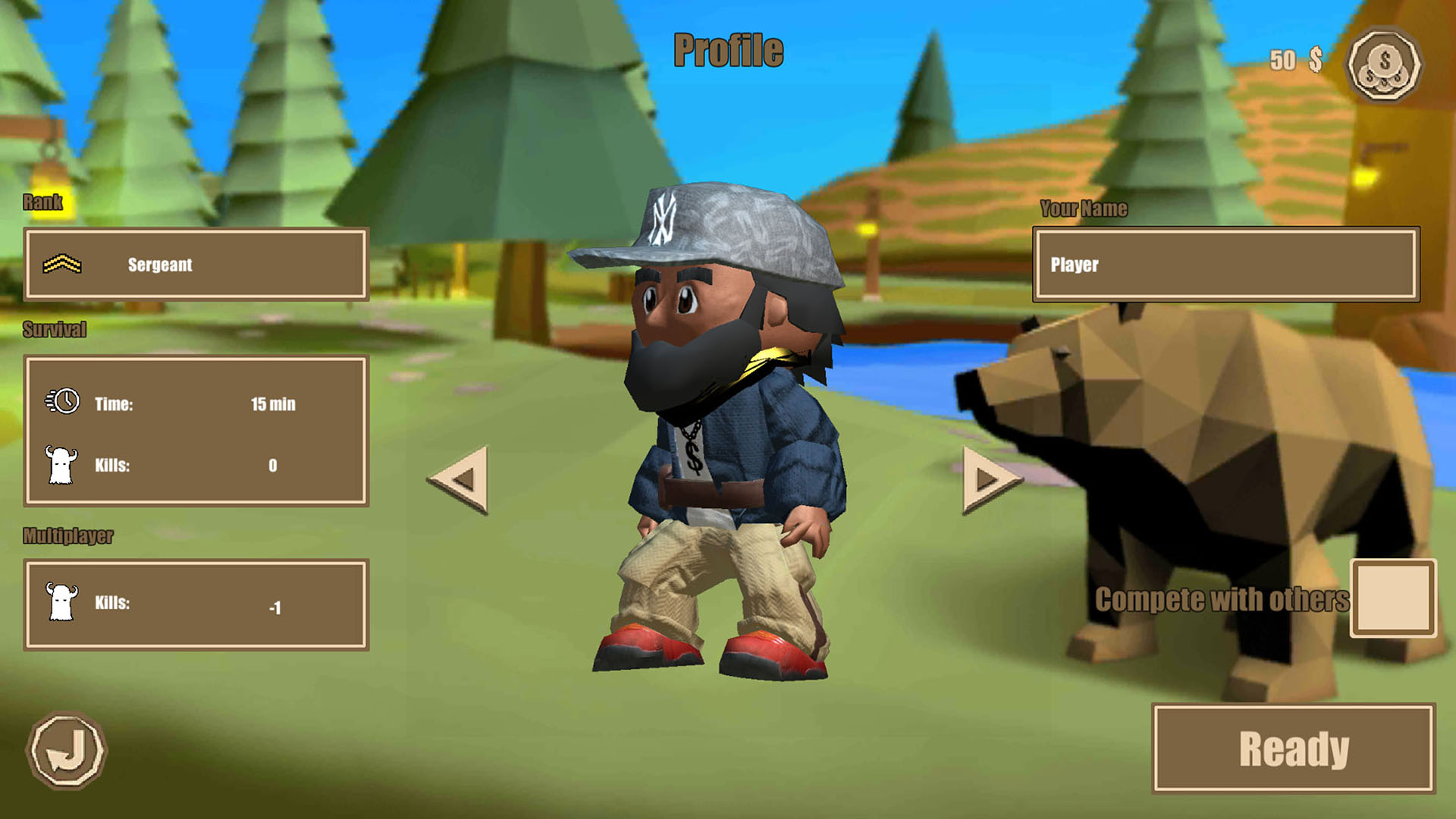Image resolution: width=1456 pixels, height=819 pixels.
Task: Select the Rank section header
Action: point(45,203)
